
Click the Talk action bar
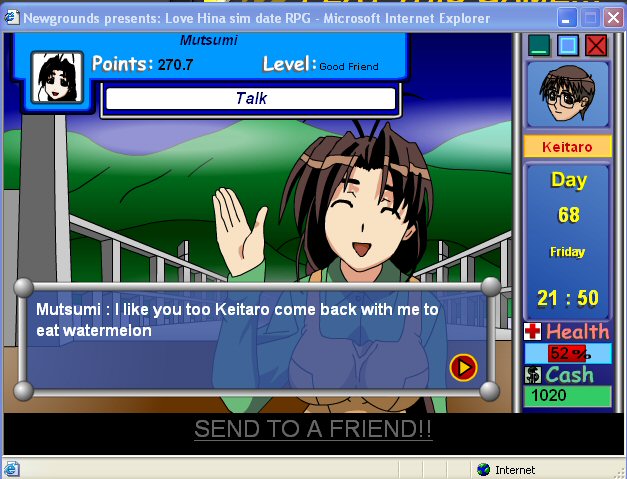pos(251,98)
